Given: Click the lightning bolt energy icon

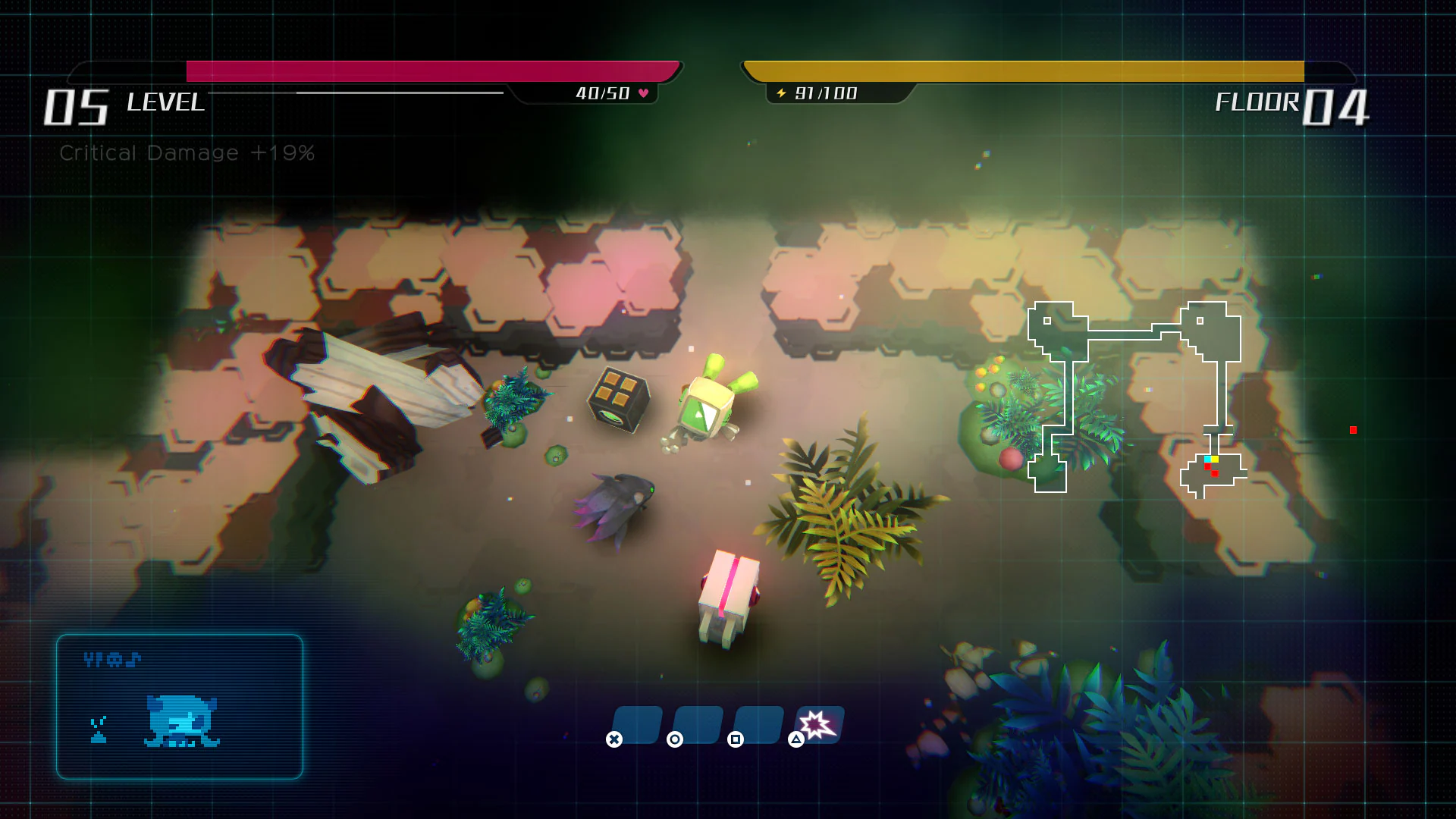Looking at the screenshot, I should 780,93.
